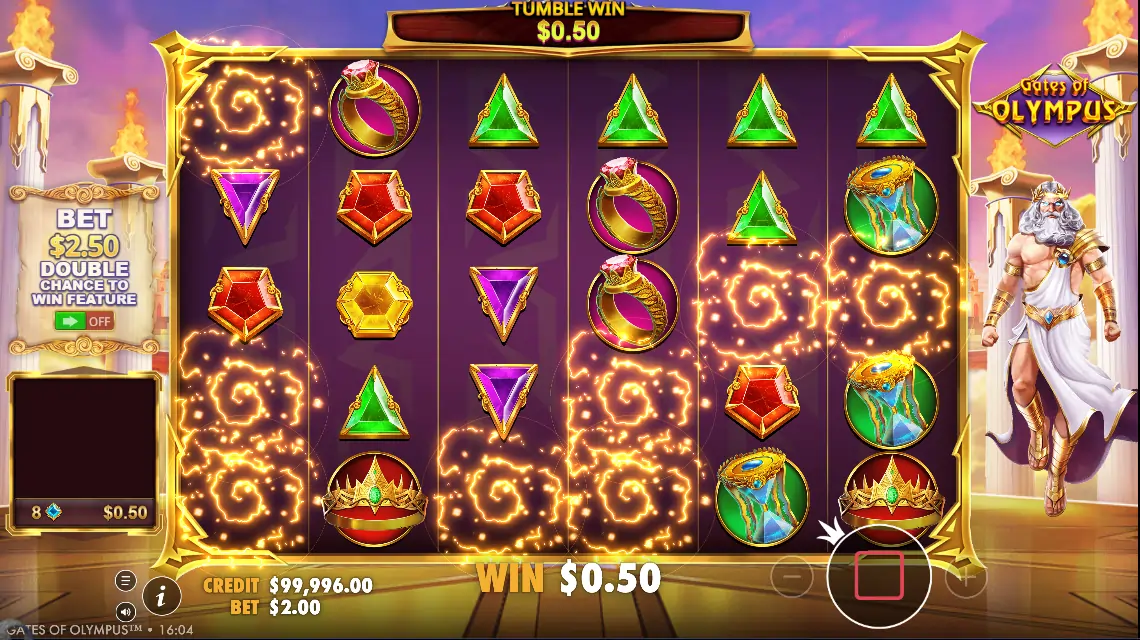
Task: Toggle the Double Chance to Win feature
Action: (x=84, y=321)
